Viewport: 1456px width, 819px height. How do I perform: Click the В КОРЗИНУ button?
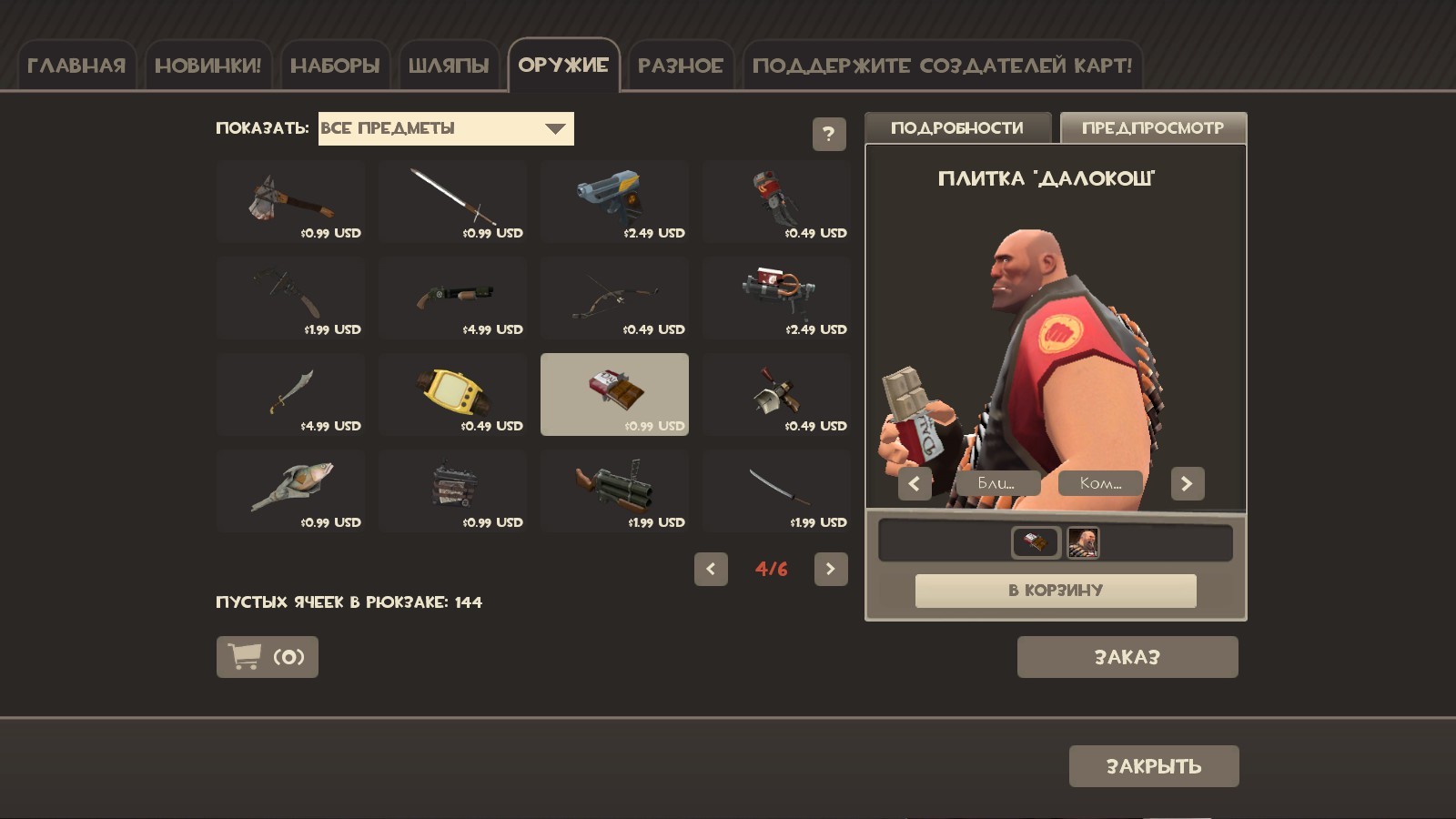tap(1055, 590)
